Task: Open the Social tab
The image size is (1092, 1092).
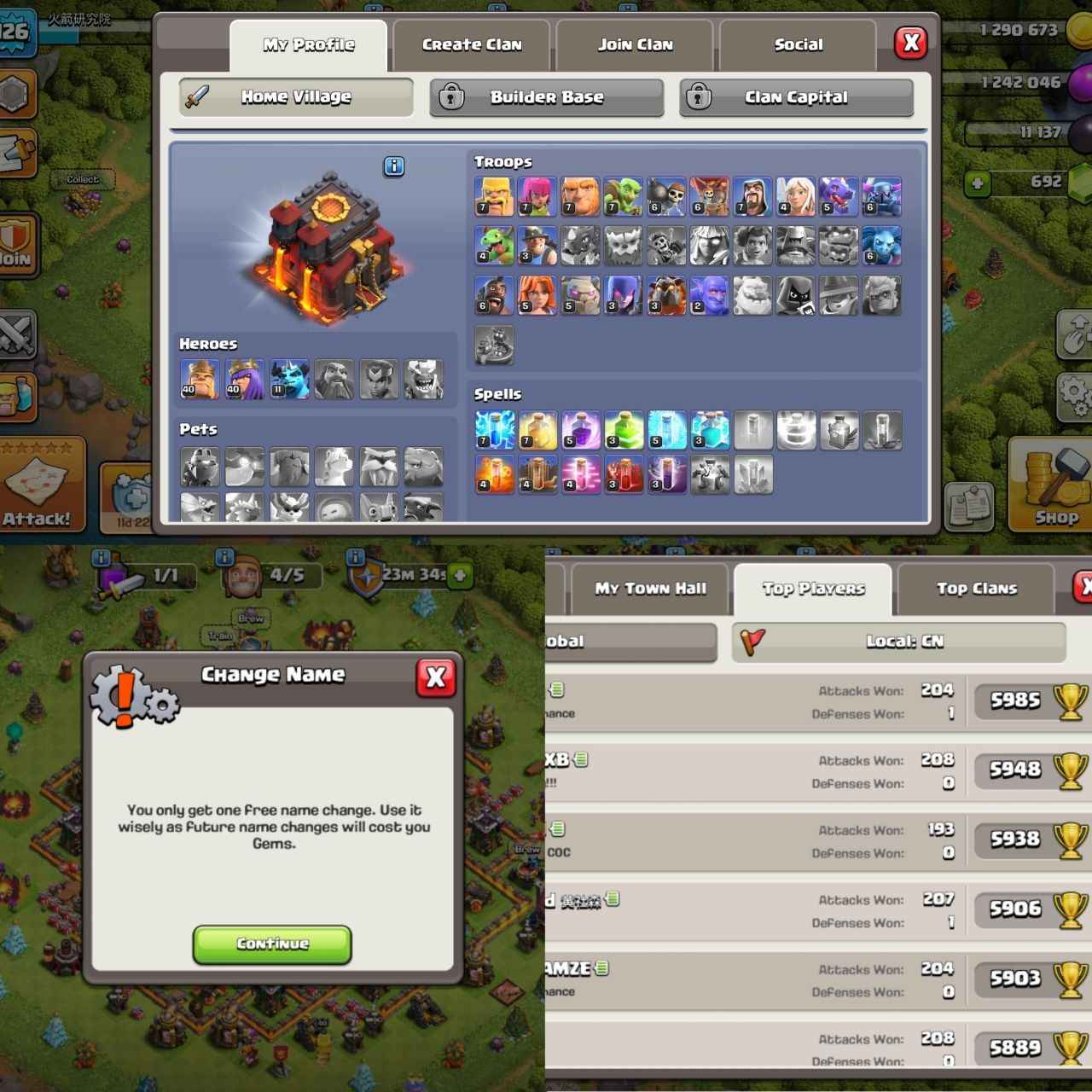Action: [x=797, y=44]
